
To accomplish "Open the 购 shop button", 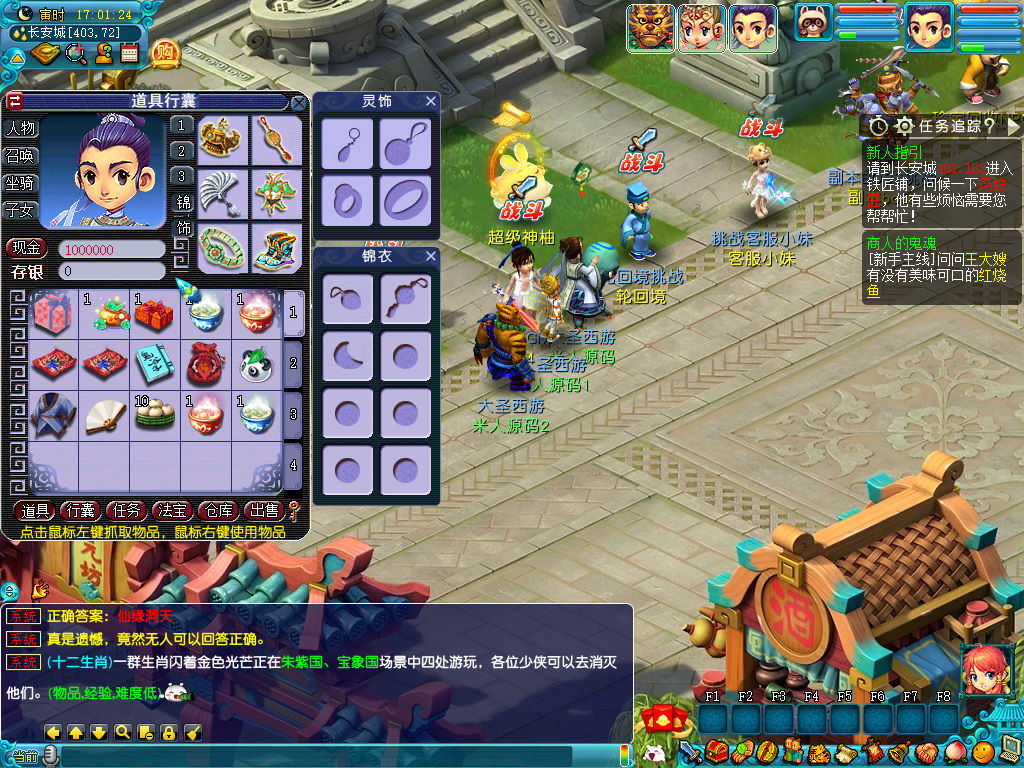I will 165,52.
